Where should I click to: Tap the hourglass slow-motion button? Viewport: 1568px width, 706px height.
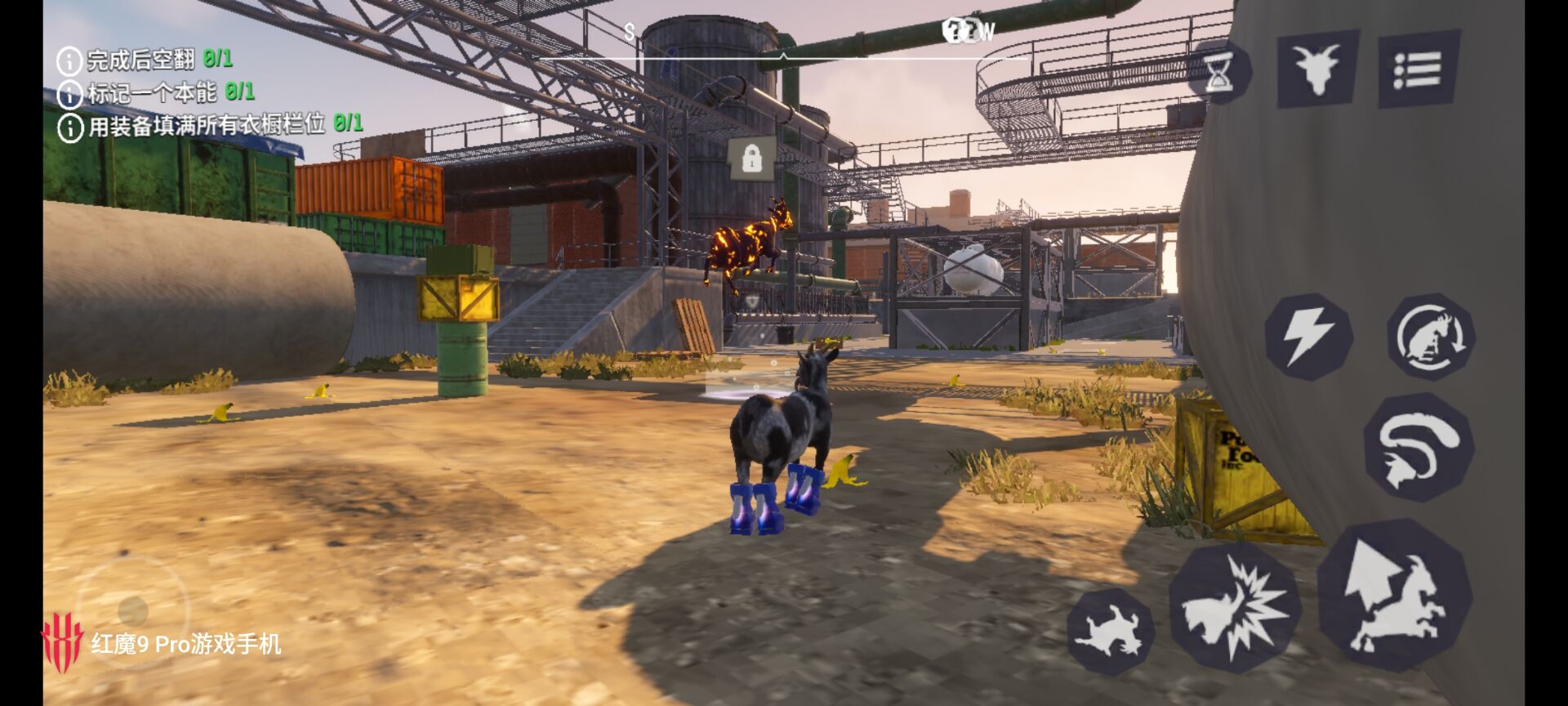click(1219, 72)
